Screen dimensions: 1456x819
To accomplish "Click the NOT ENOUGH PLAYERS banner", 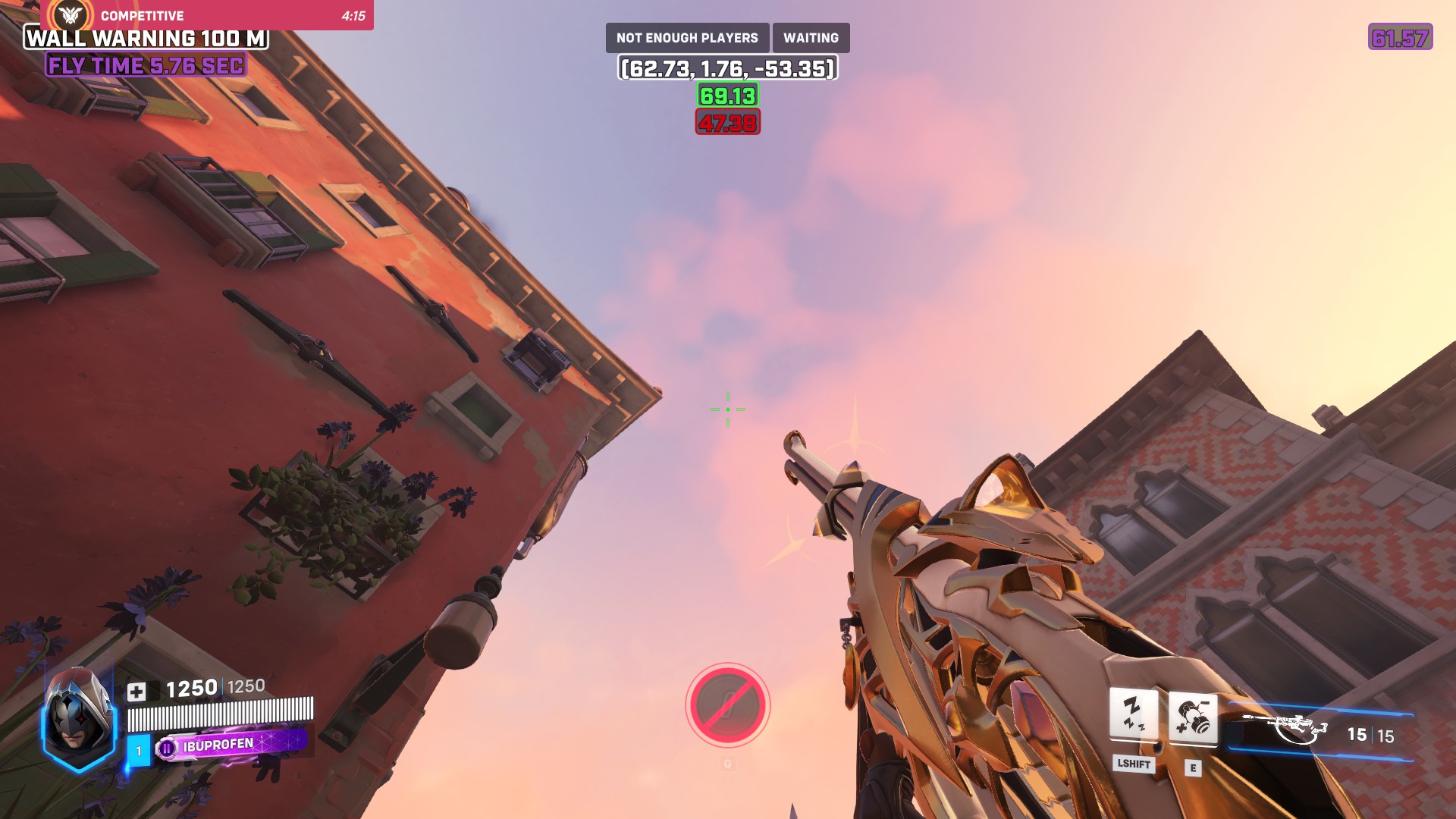I will click(687, 36).
